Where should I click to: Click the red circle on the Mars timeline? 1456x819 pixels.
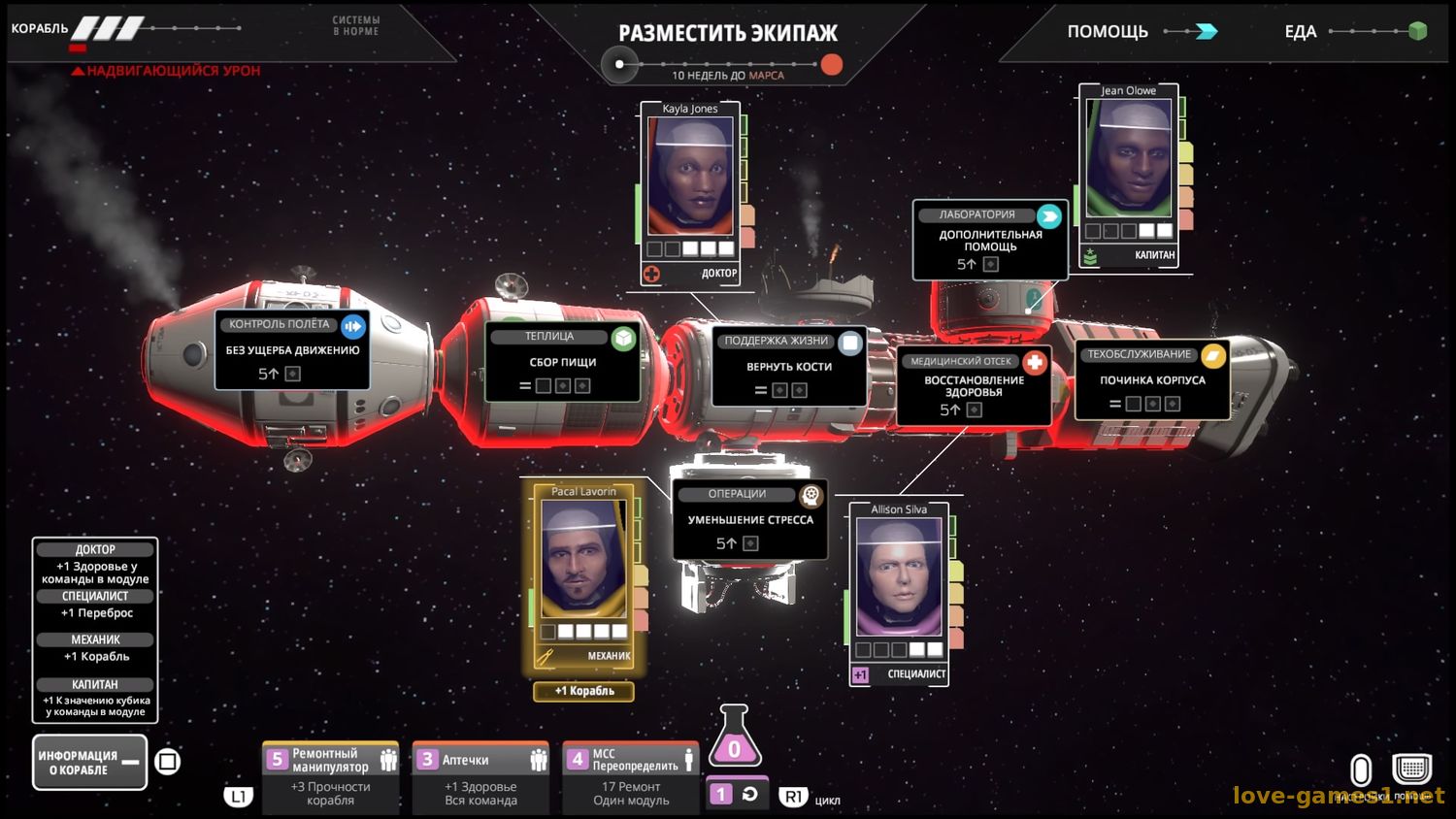pos(832,65)
